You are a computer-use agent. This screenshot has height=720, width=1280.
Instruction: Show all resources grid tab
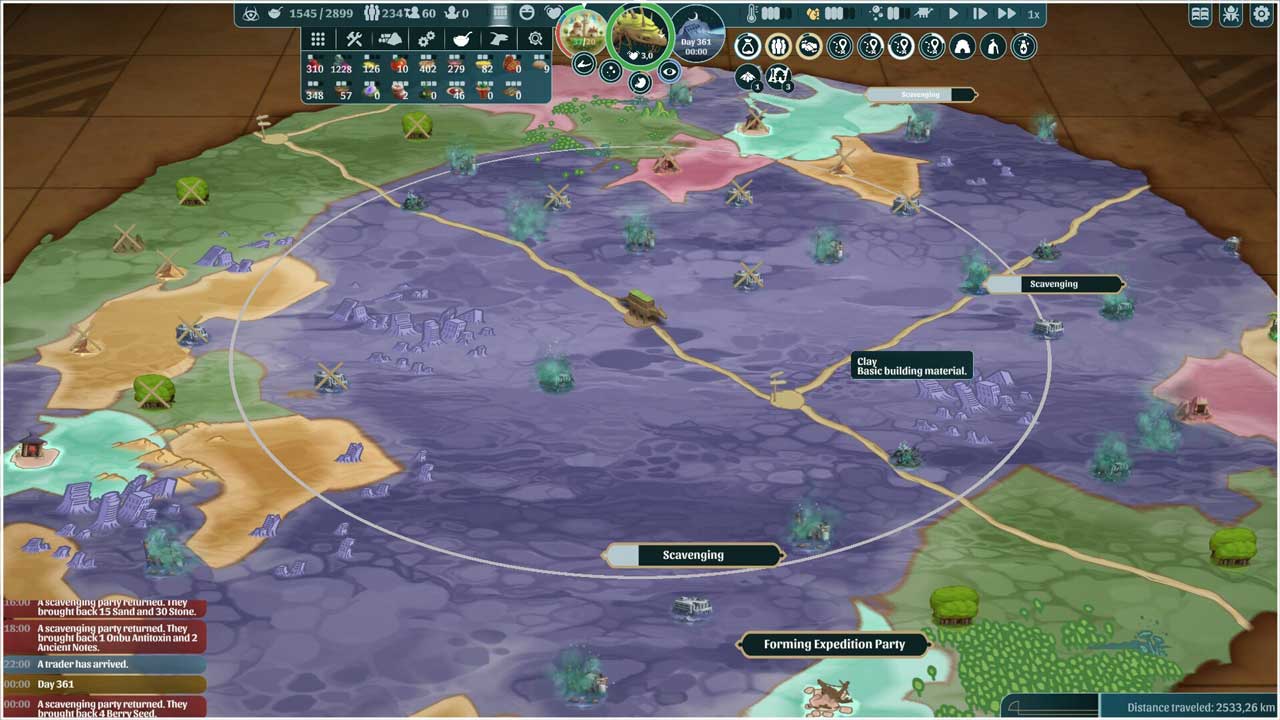pos(318,39)
